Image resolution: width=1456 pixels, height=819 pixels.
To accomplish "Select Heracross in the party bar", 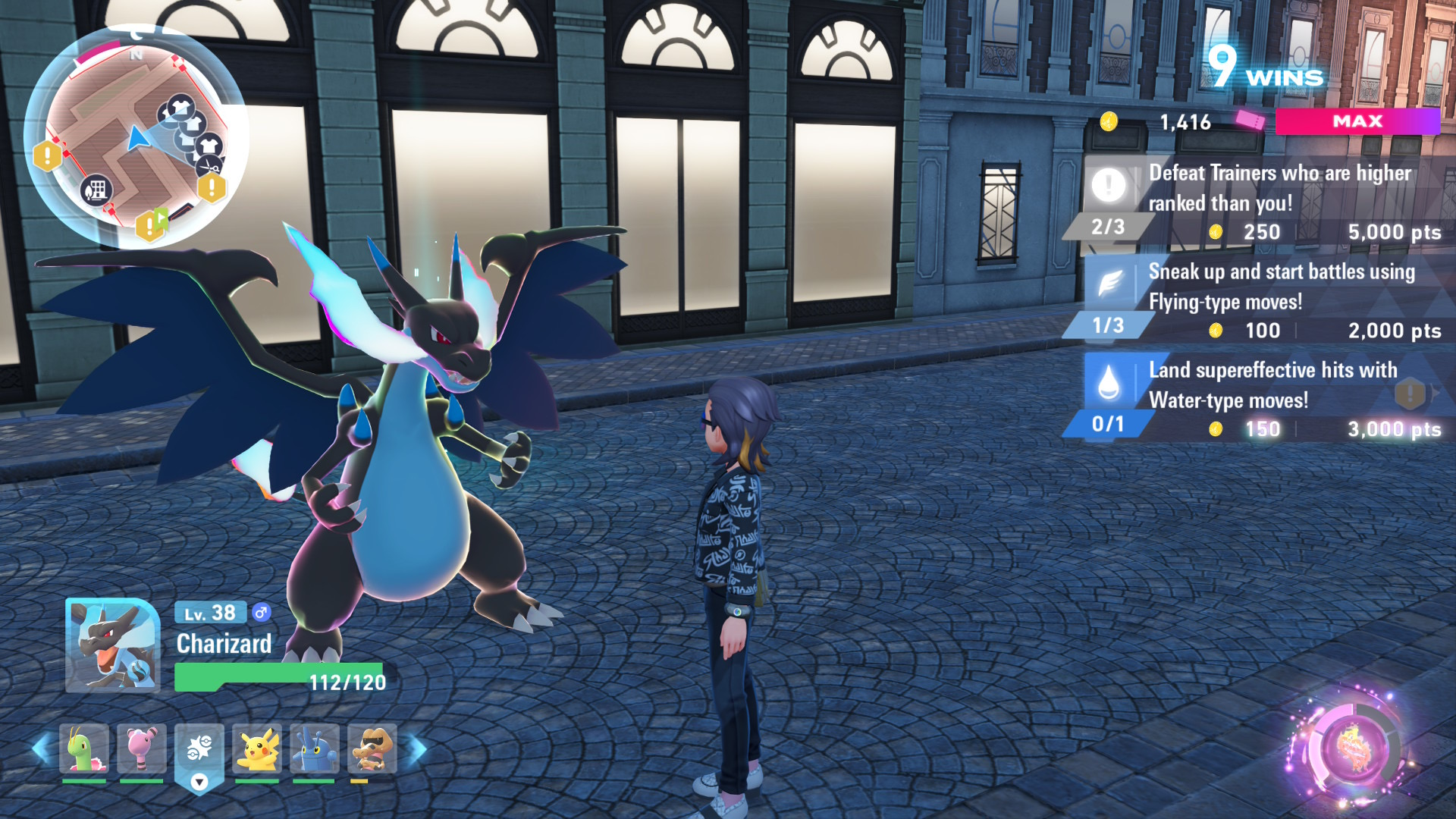I will pos(316,748).
